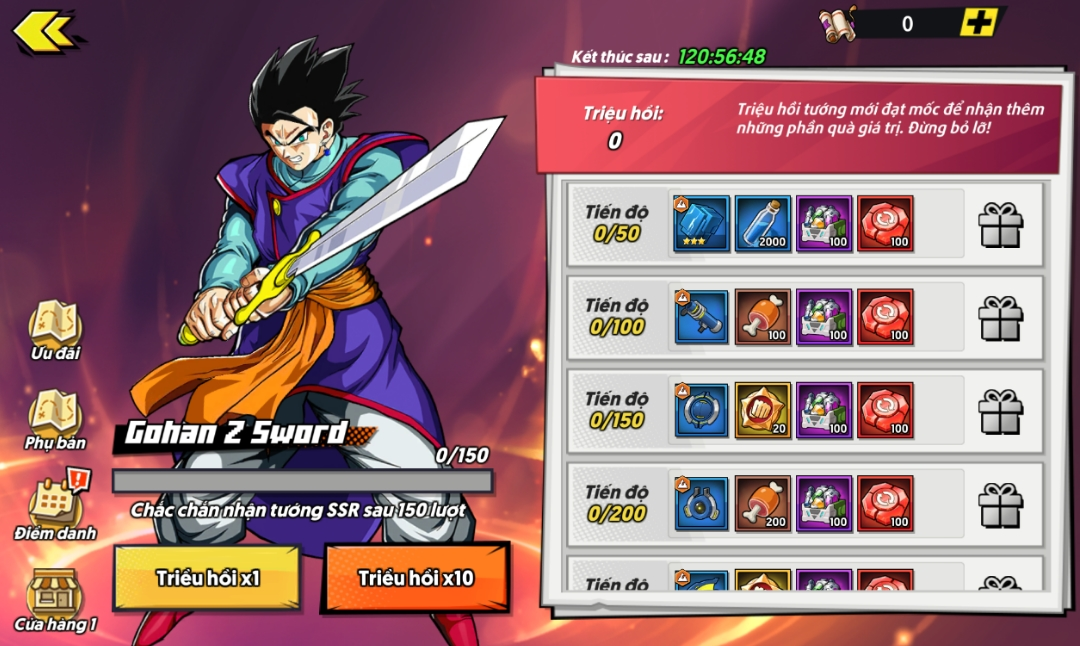
Task: Inspect the 2000 bottle reward
Action: [763, 223]
